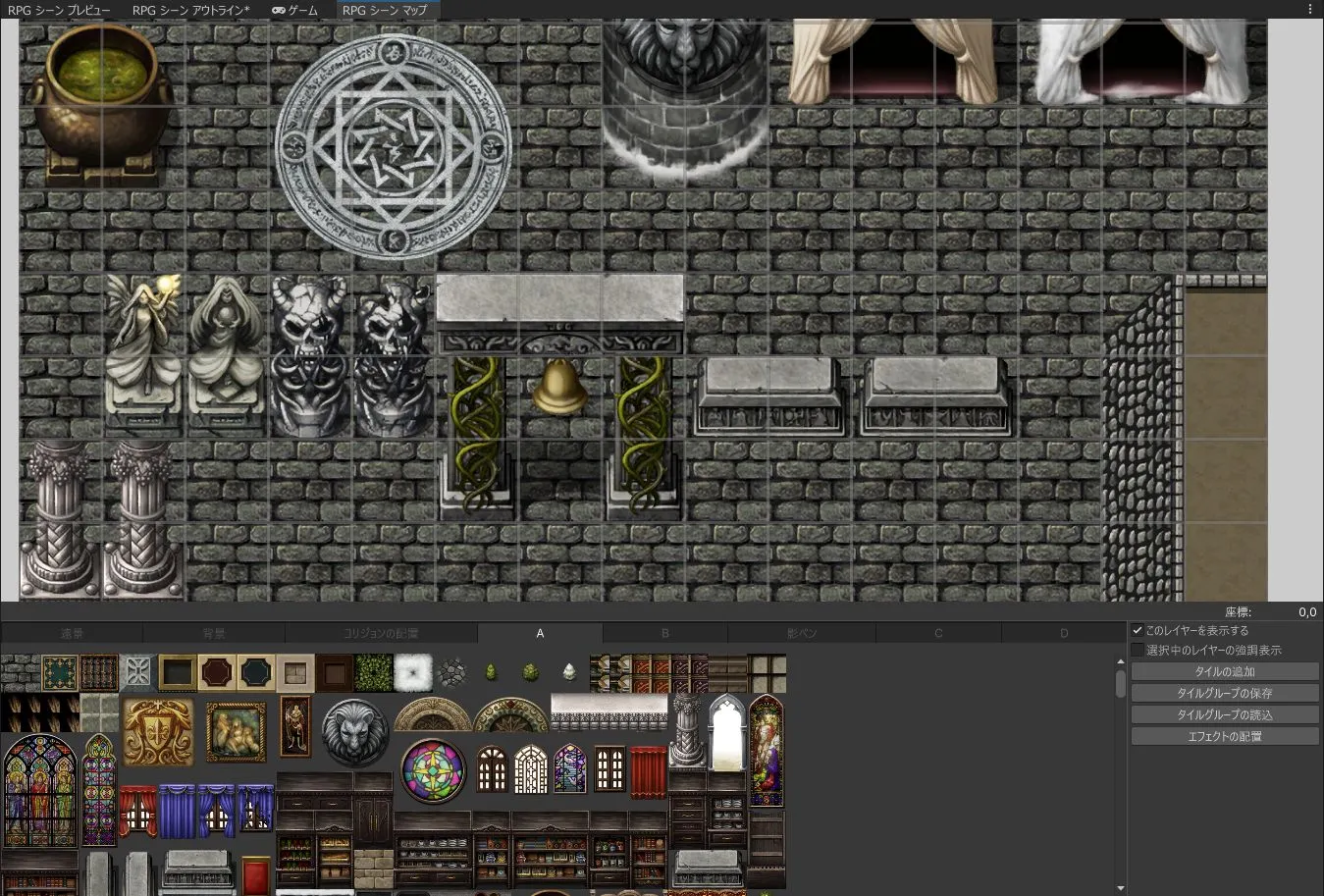The height and width of the screenshot is (896, 1324).
Task: Enable the 選択中のレイヤーの強調表示 checkbox
Action: pyautogui.click(x=1138, y=650)
